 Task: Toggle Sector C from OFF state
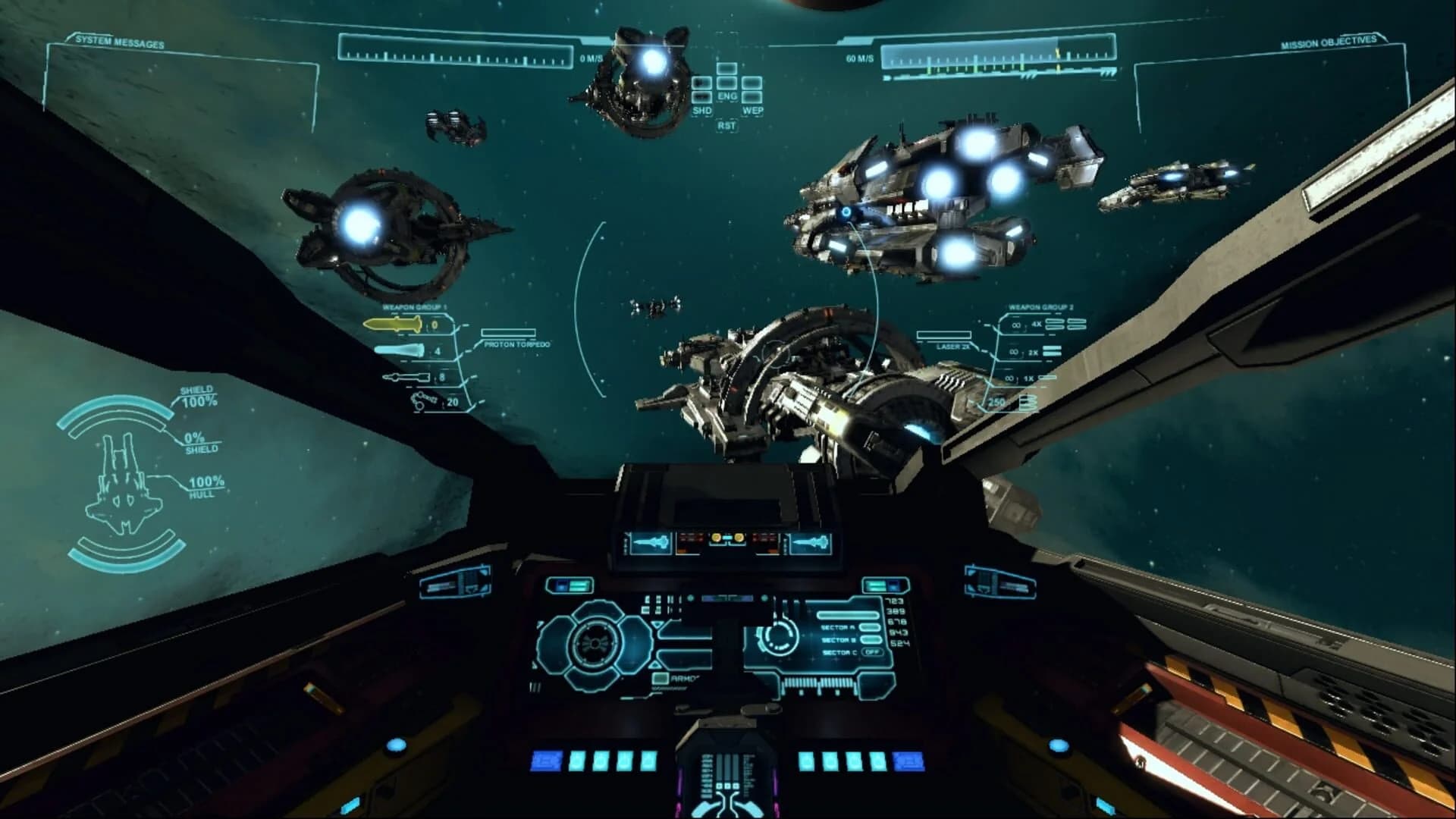[873, 652]
